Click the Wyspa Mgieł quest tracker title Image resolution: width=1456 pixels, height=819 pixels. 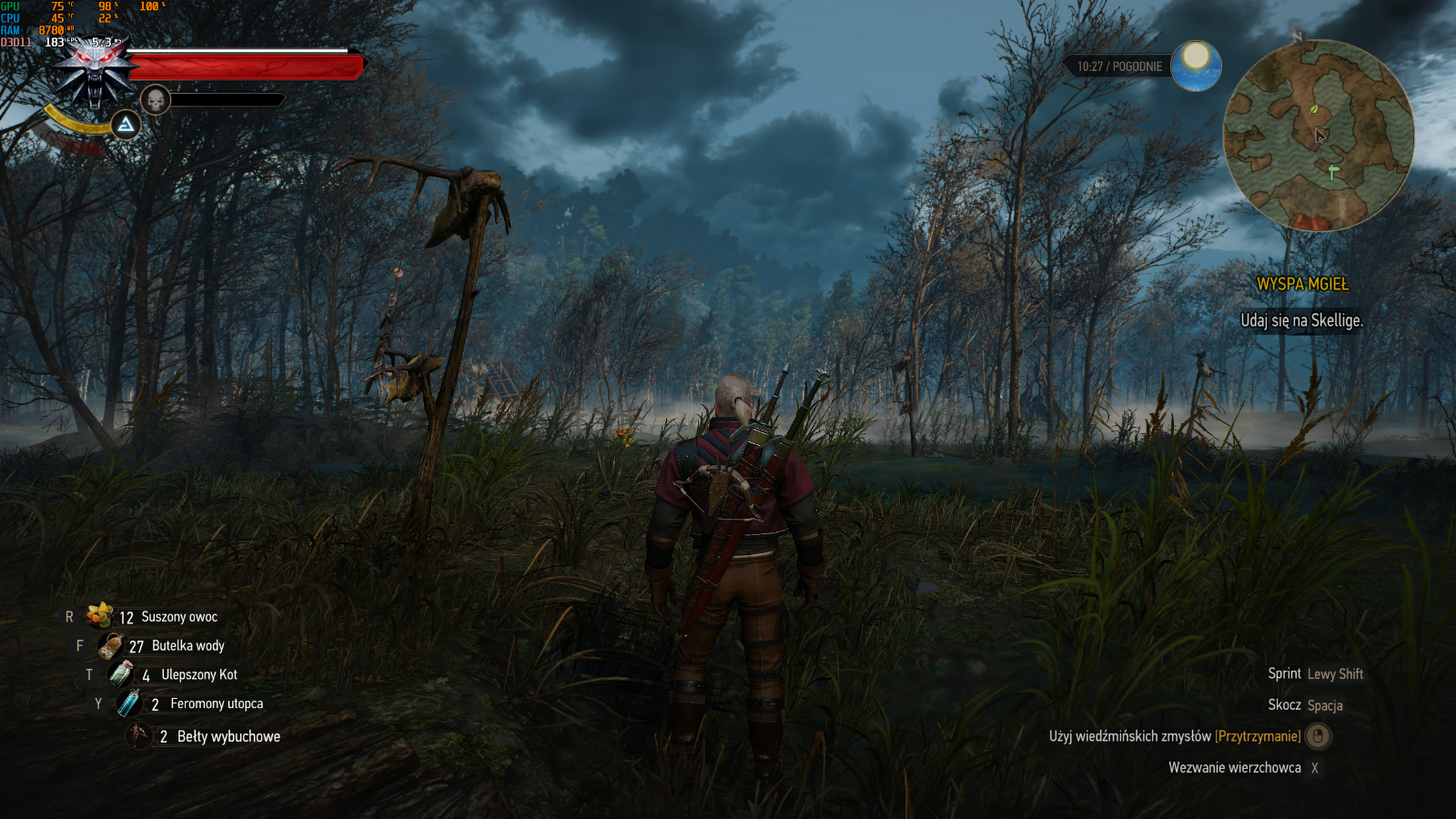click(x=1302, y=284)
